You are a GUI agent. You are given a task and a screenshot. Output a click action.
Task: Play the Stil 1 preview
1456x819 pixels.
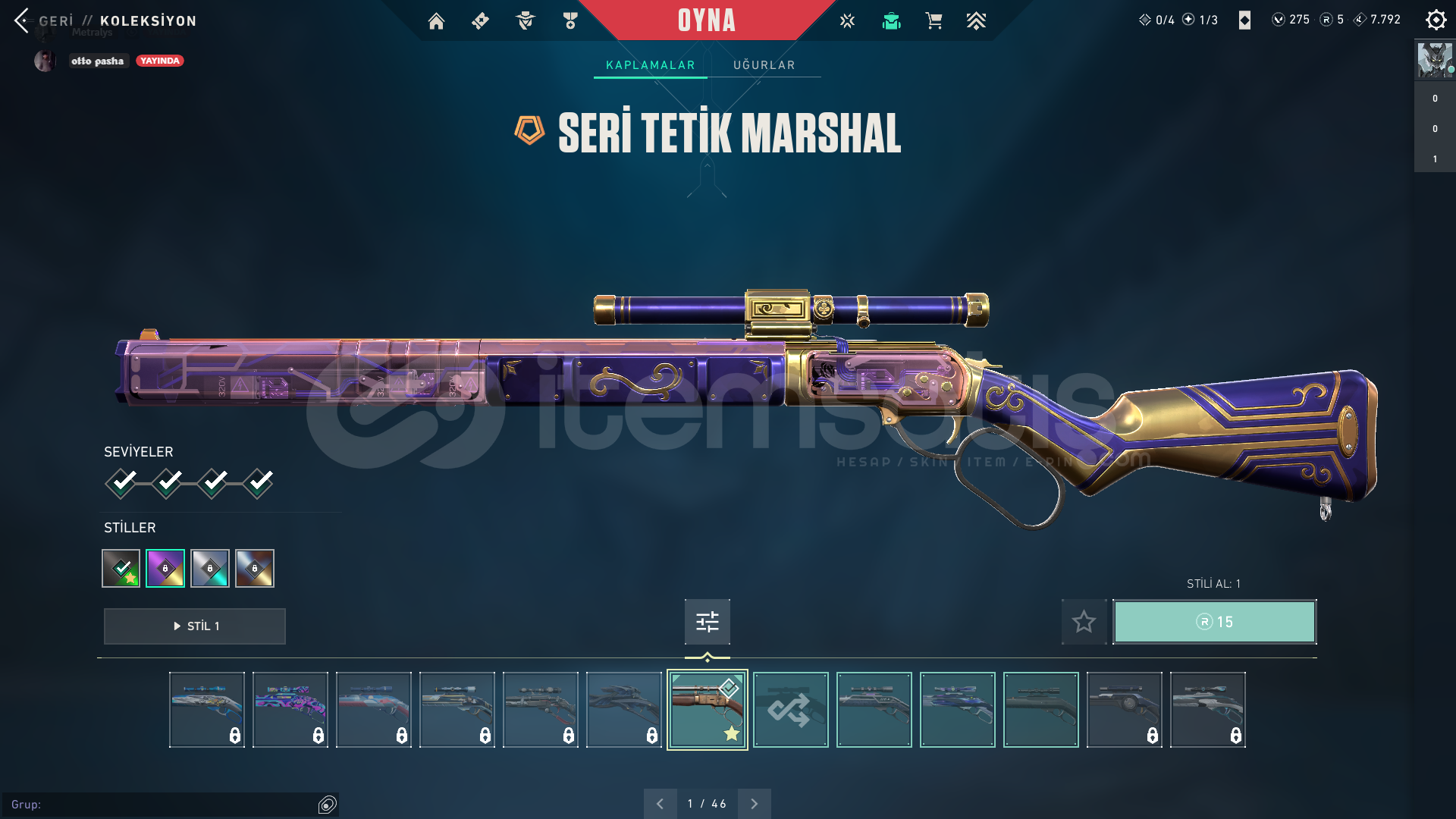[195, 626]
